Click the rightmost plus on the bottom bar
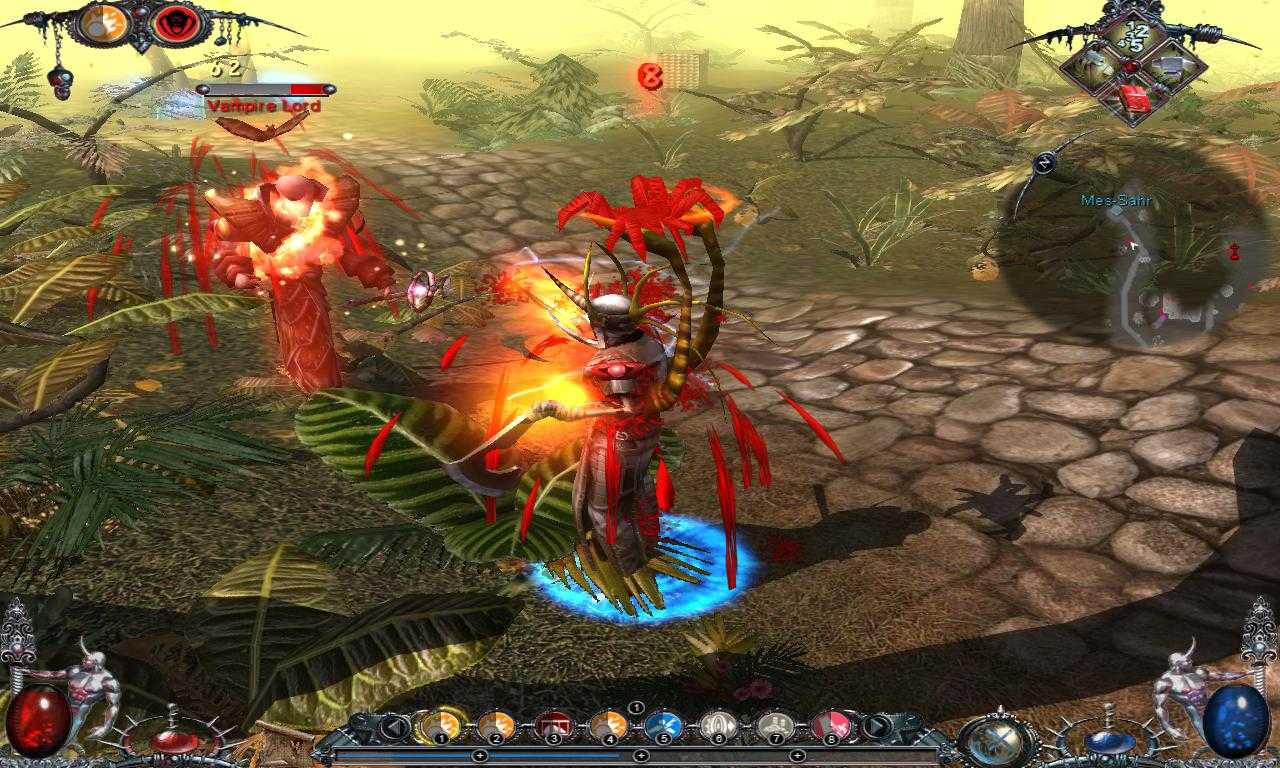Image resolution: width=1280 pixels, height=768 pixels. pyautogui.click(x=797, y=755)
